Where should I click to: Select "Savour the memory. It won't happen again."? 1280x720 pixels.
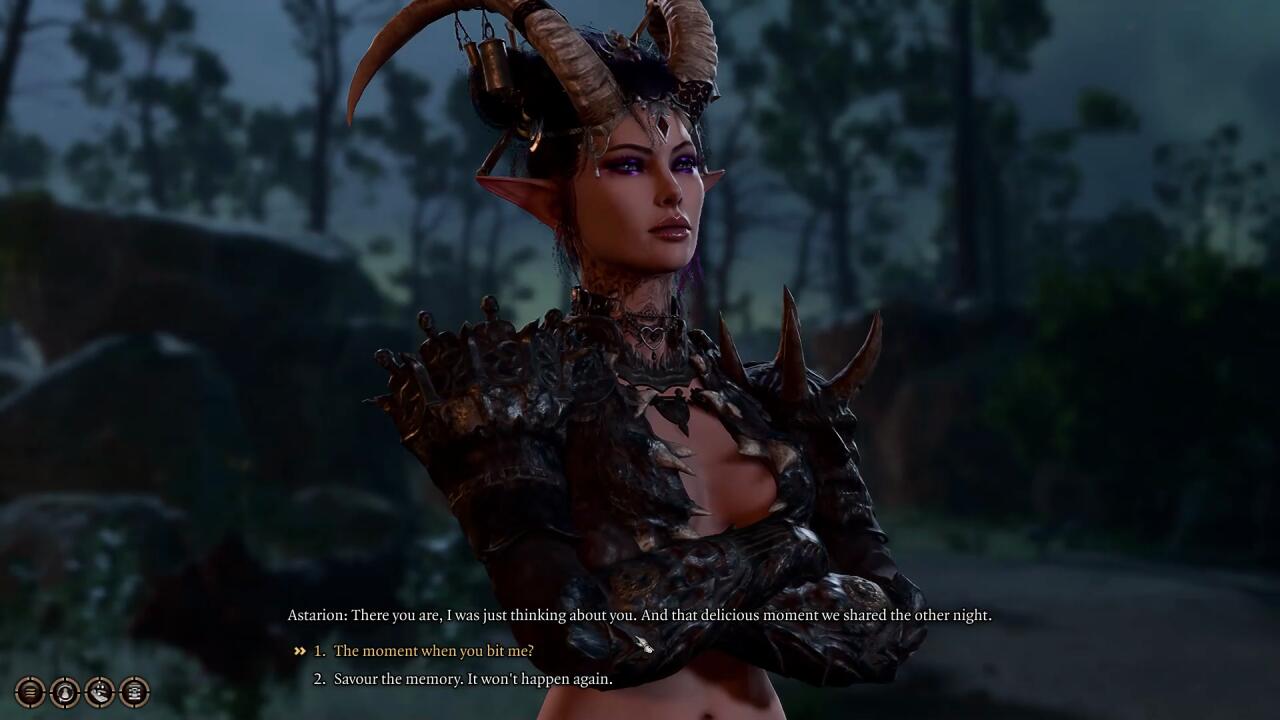[x=472, y=679]
